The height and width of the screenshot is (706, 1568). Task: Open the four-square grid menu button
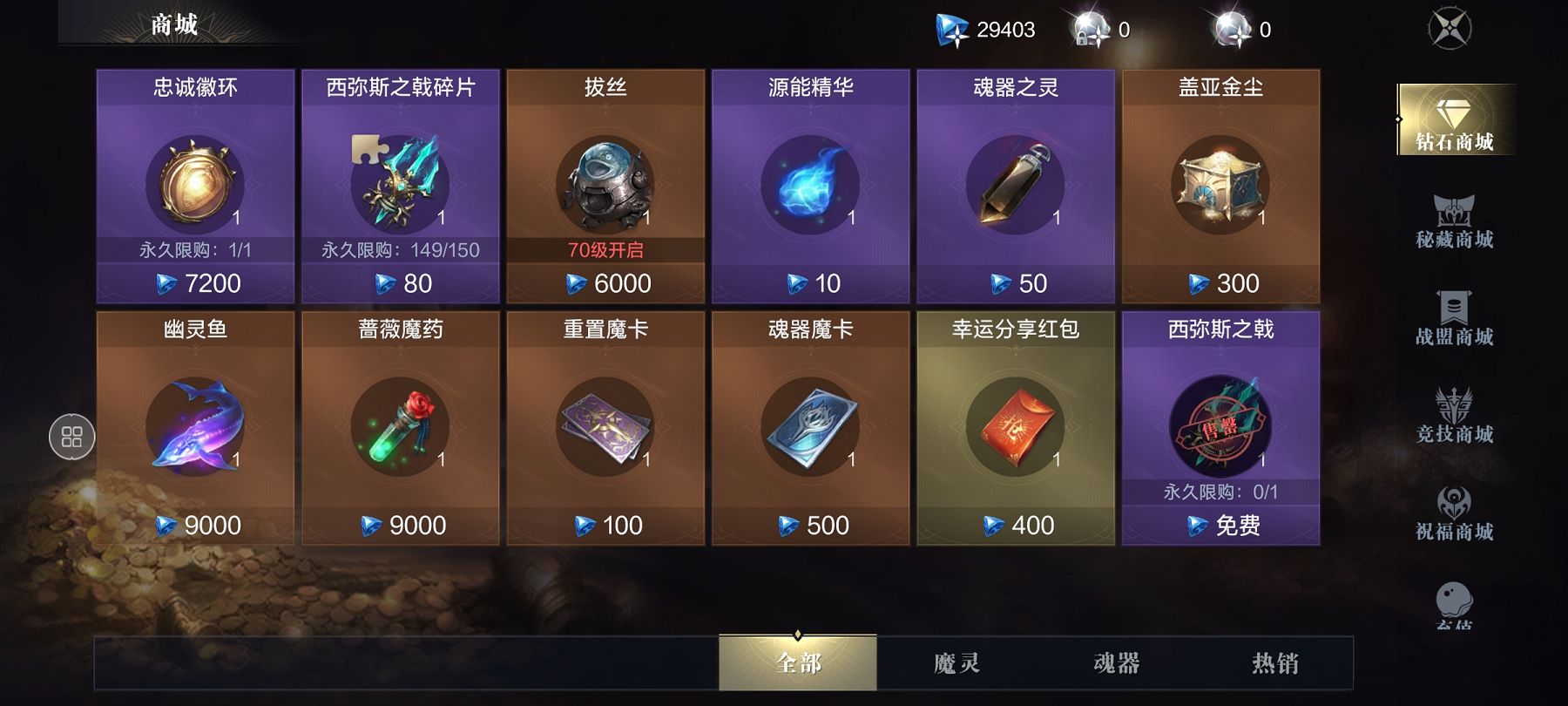71,437
